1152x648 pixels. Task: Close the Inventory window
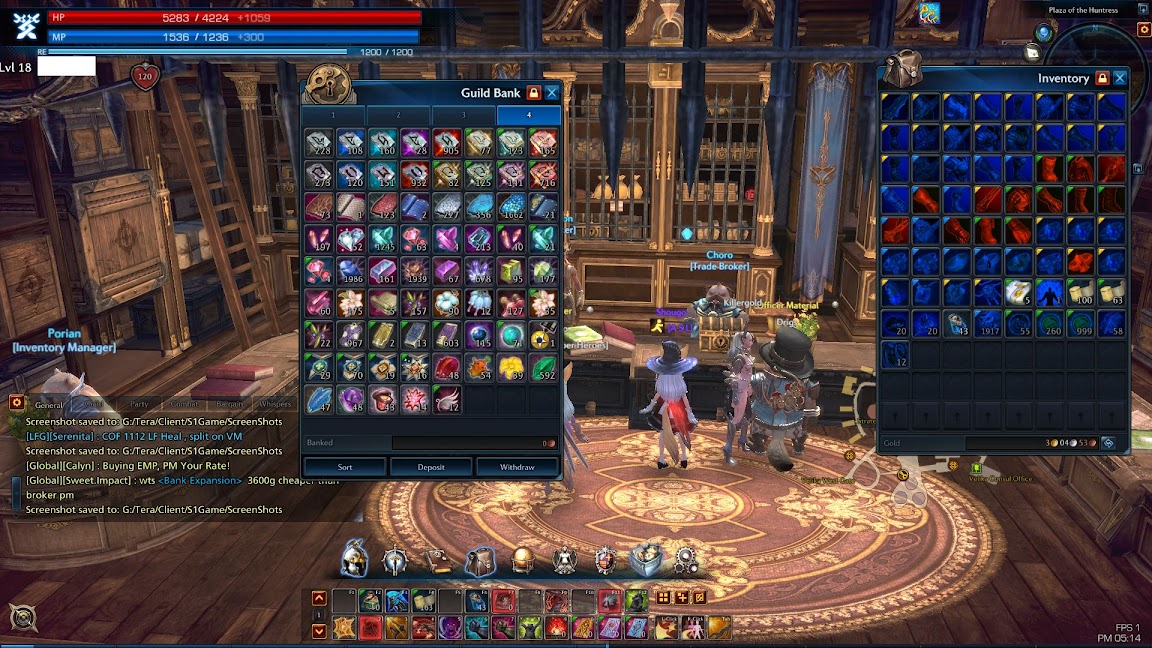pyautogui.click(x=1120, y=78)
